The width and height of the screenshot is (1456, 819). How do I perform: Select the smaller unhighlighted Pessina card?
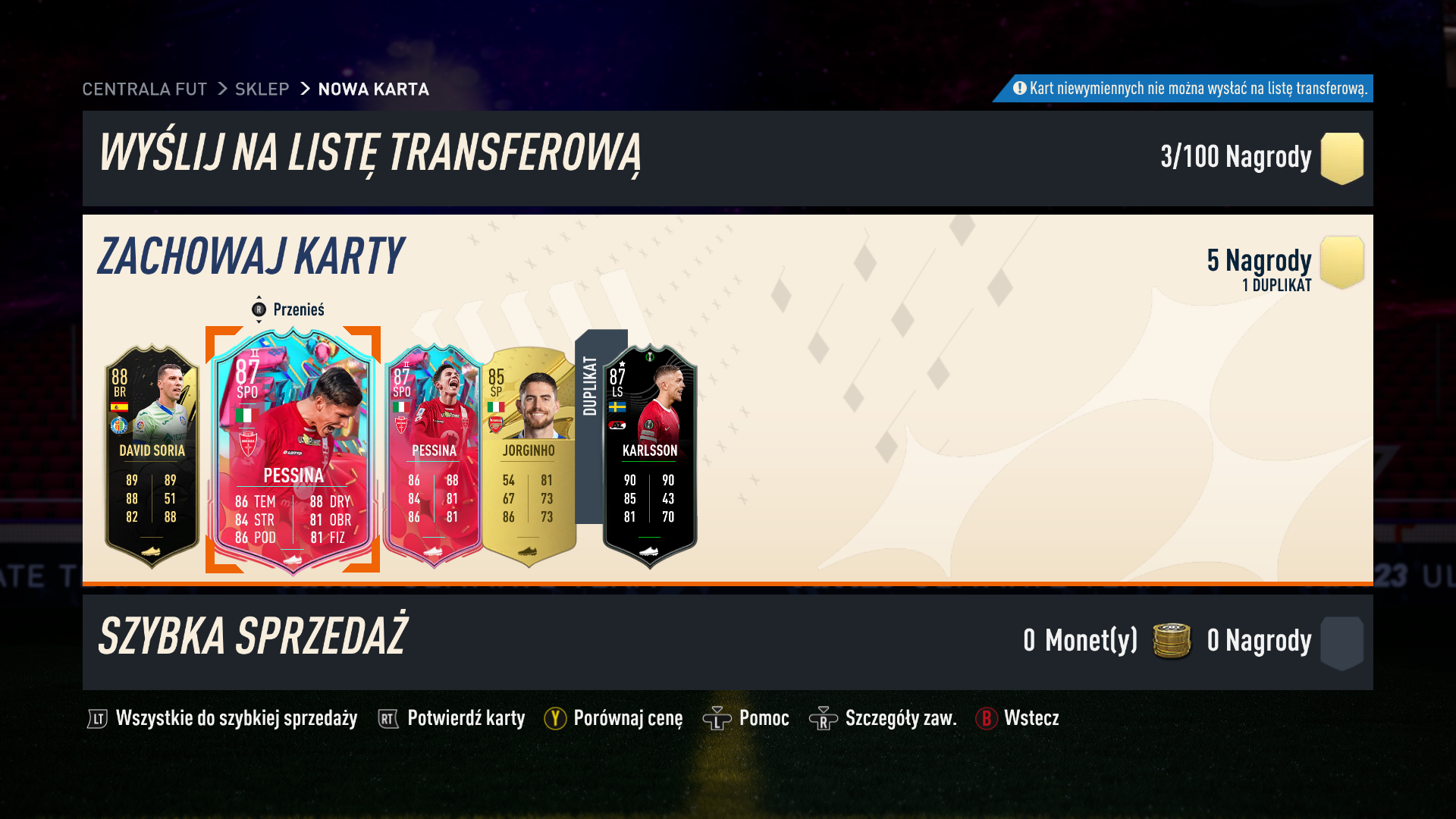tap(433, 455)
